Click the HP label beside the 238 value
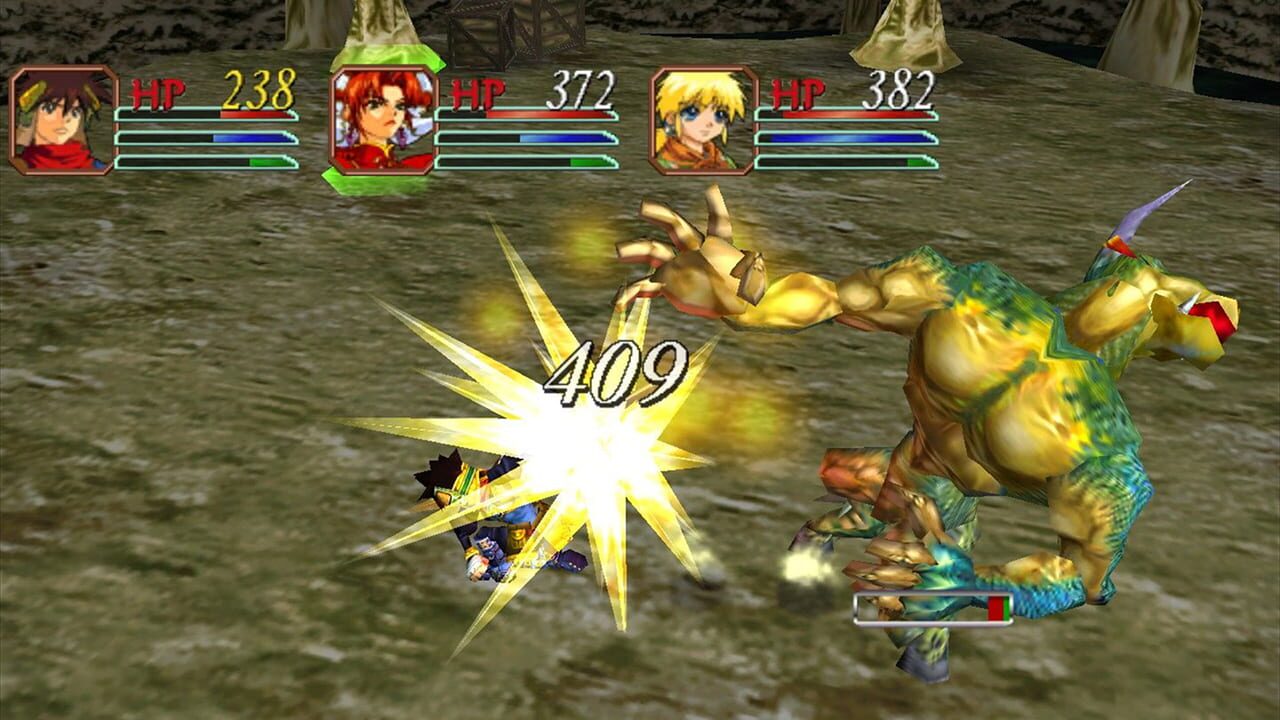This screenshot has height=720, width=1280. pyautogui.click(x=158, y=94)
